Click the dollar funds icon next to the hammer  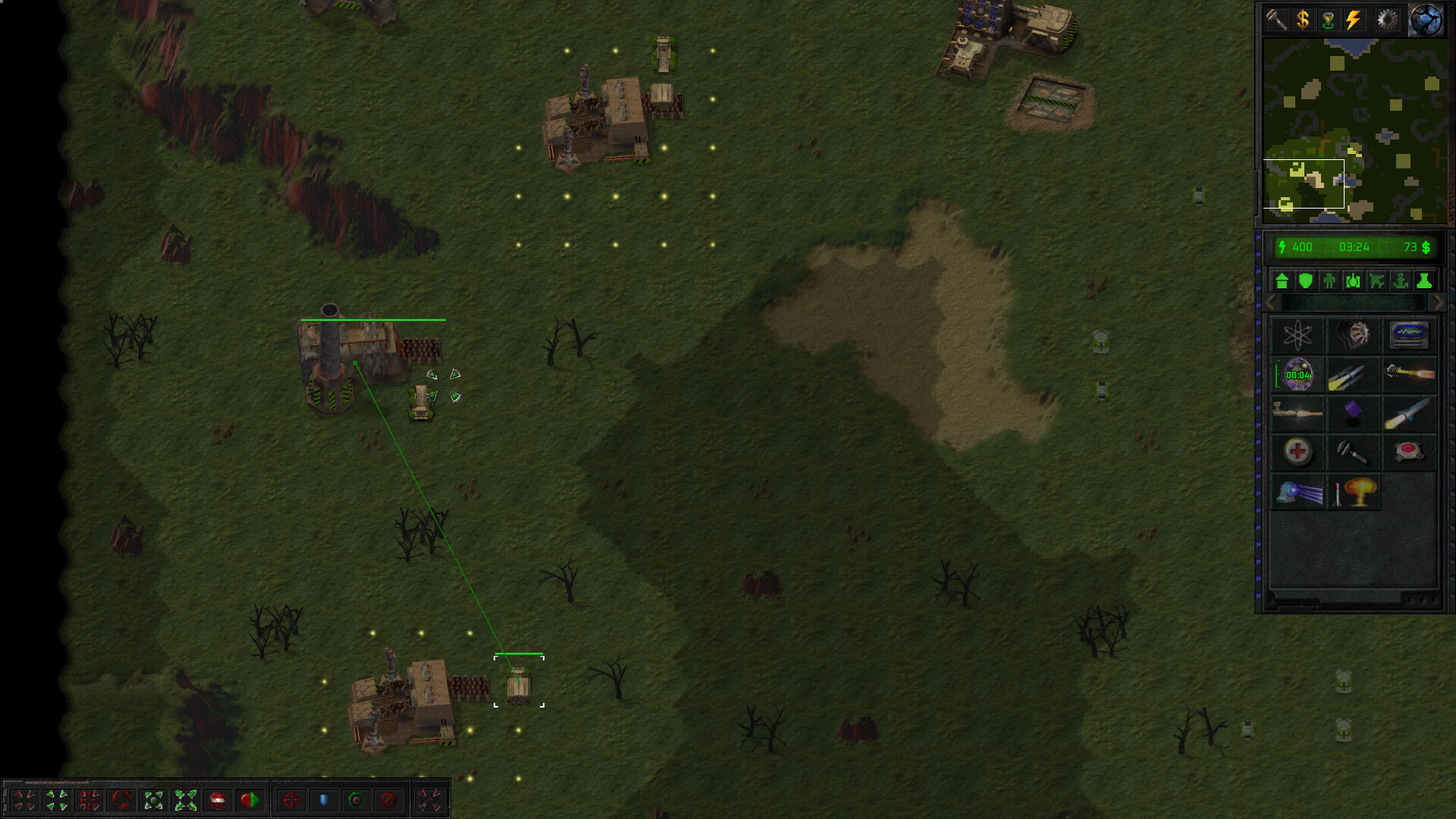tap(1303, 20)
